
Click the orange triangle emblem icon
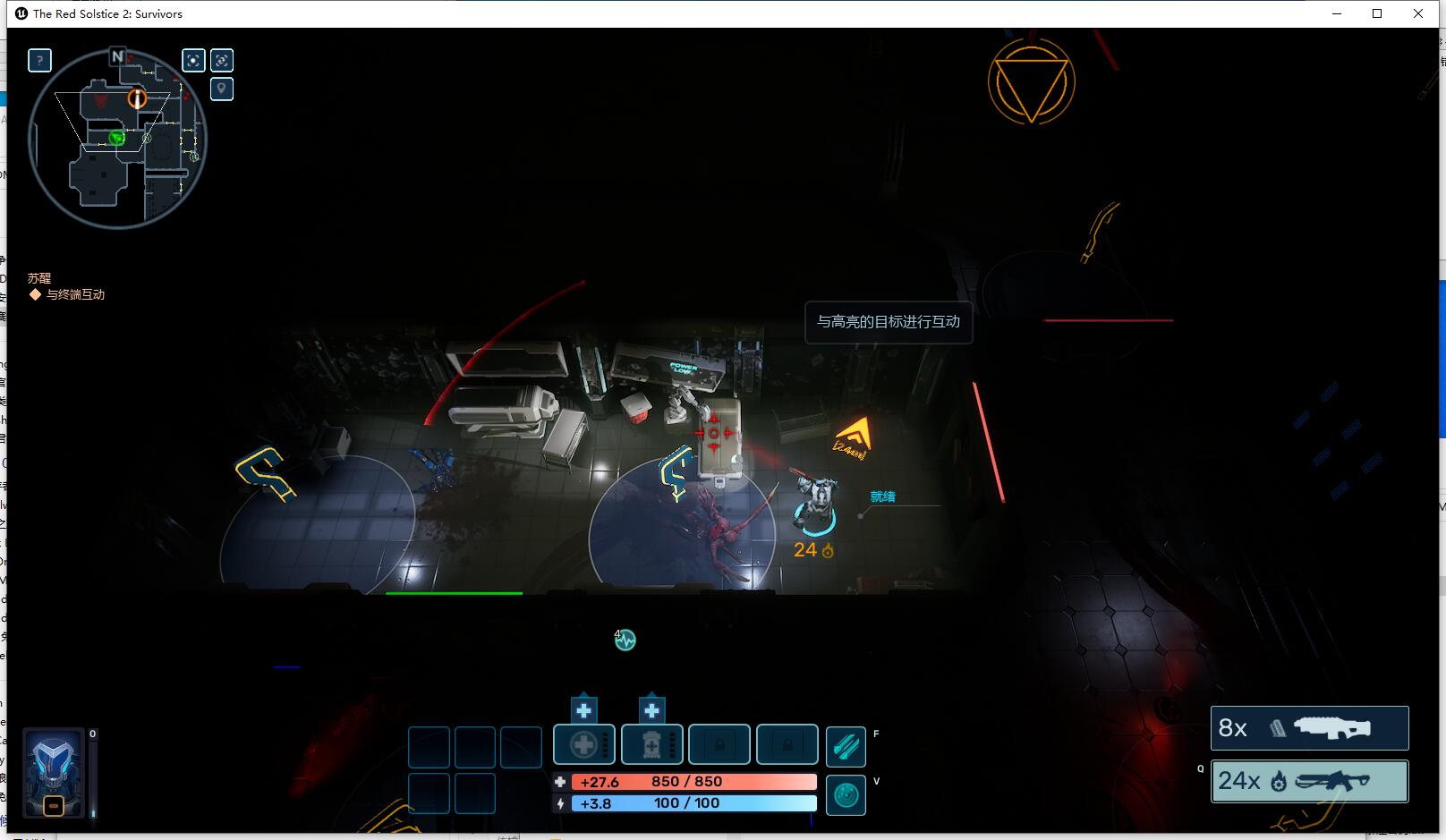(x=1031, y=82)
